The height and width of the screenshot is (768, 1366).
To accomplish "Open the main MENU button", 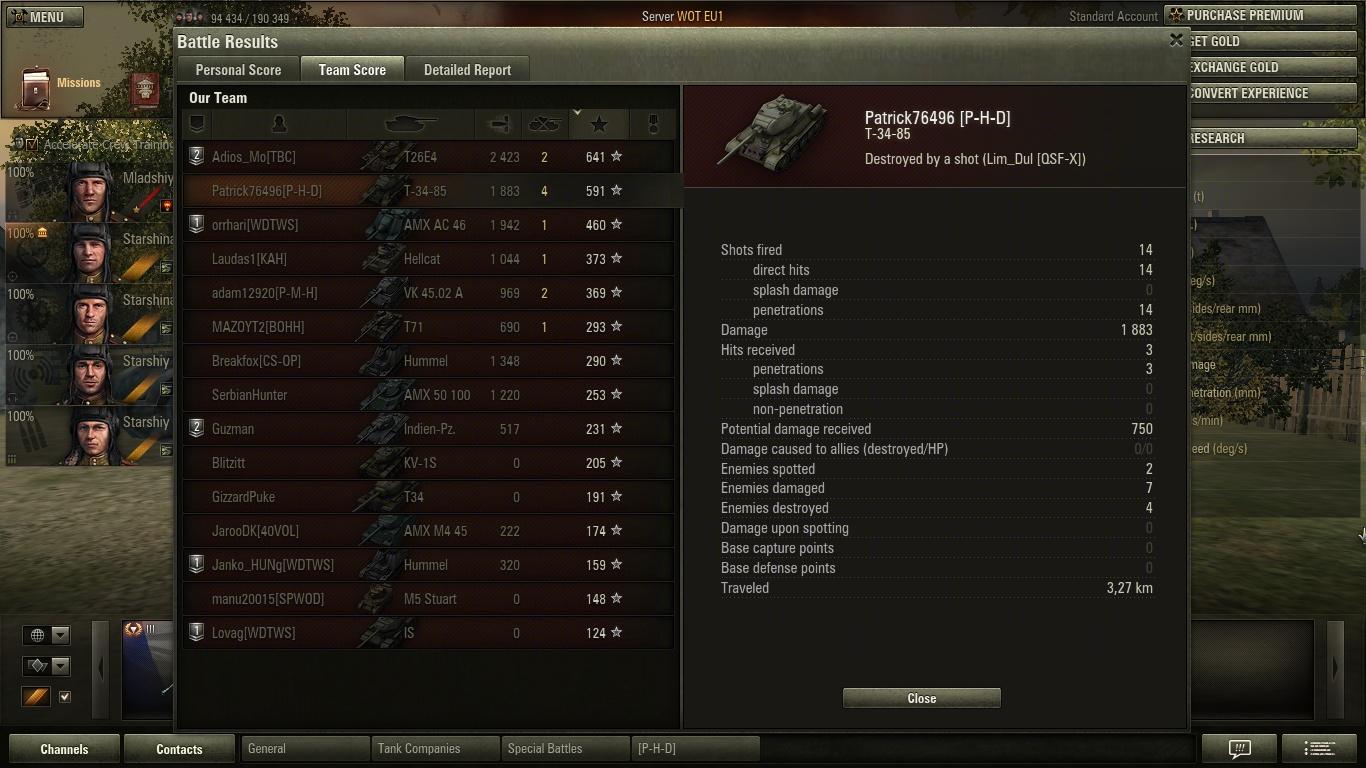I will 45,17.
